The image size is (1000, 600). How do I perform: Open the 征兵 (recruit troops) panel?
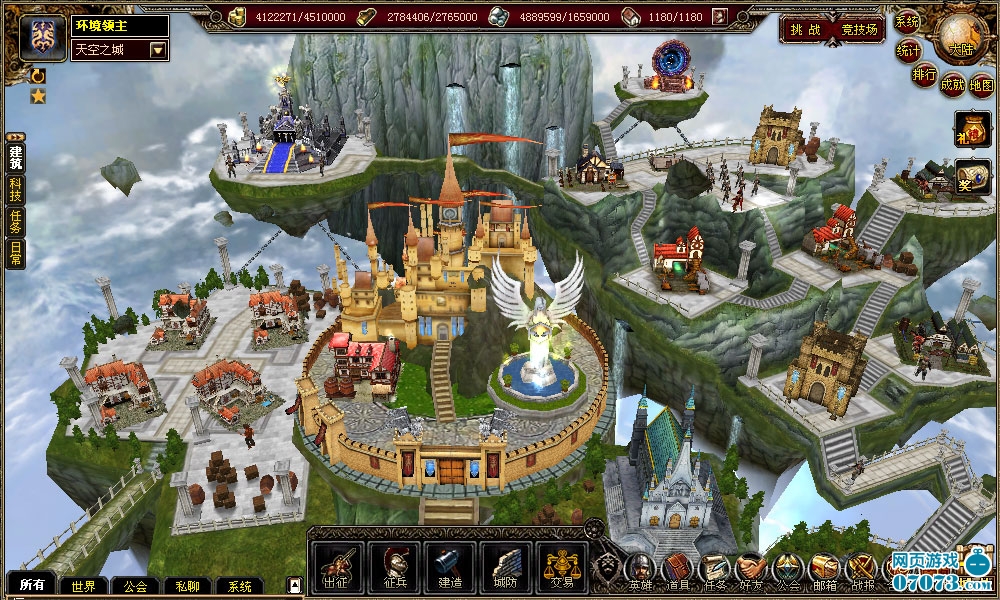[x=393, y=566]
